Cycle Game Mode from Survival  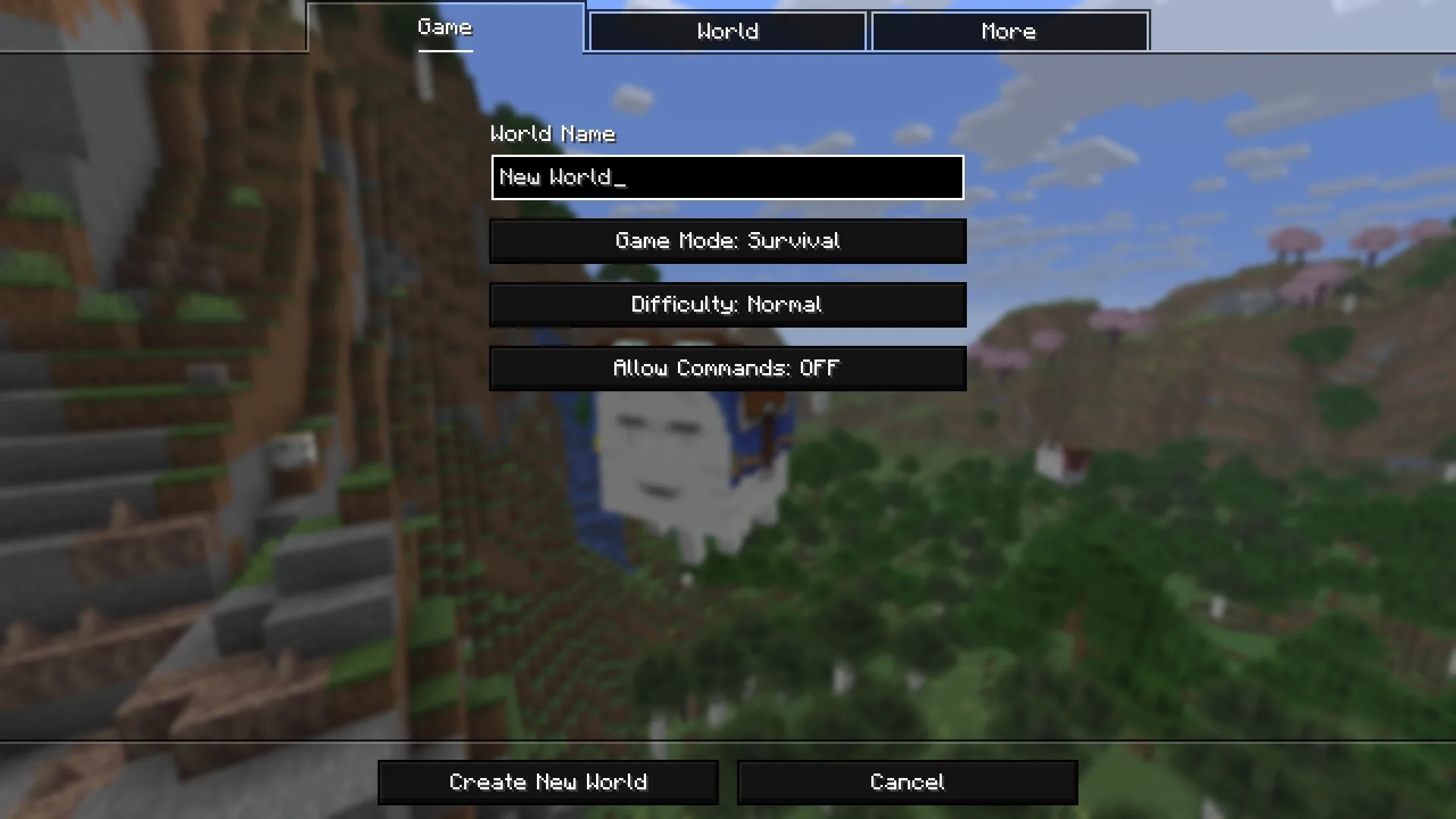[727, 241]
